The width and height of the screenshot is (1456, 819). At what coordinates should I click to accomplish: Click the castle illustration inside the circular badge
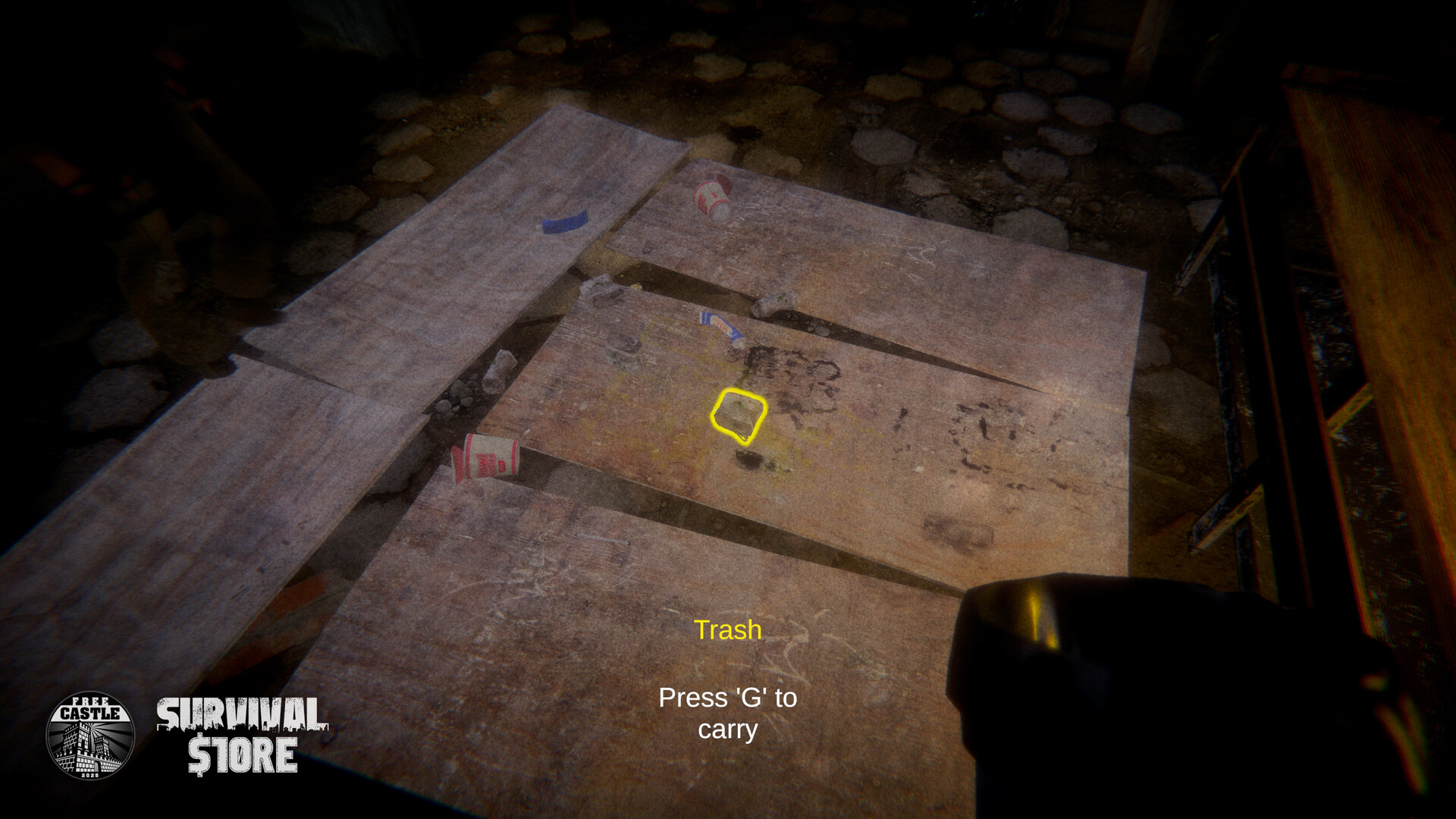[x=89, y=747]
